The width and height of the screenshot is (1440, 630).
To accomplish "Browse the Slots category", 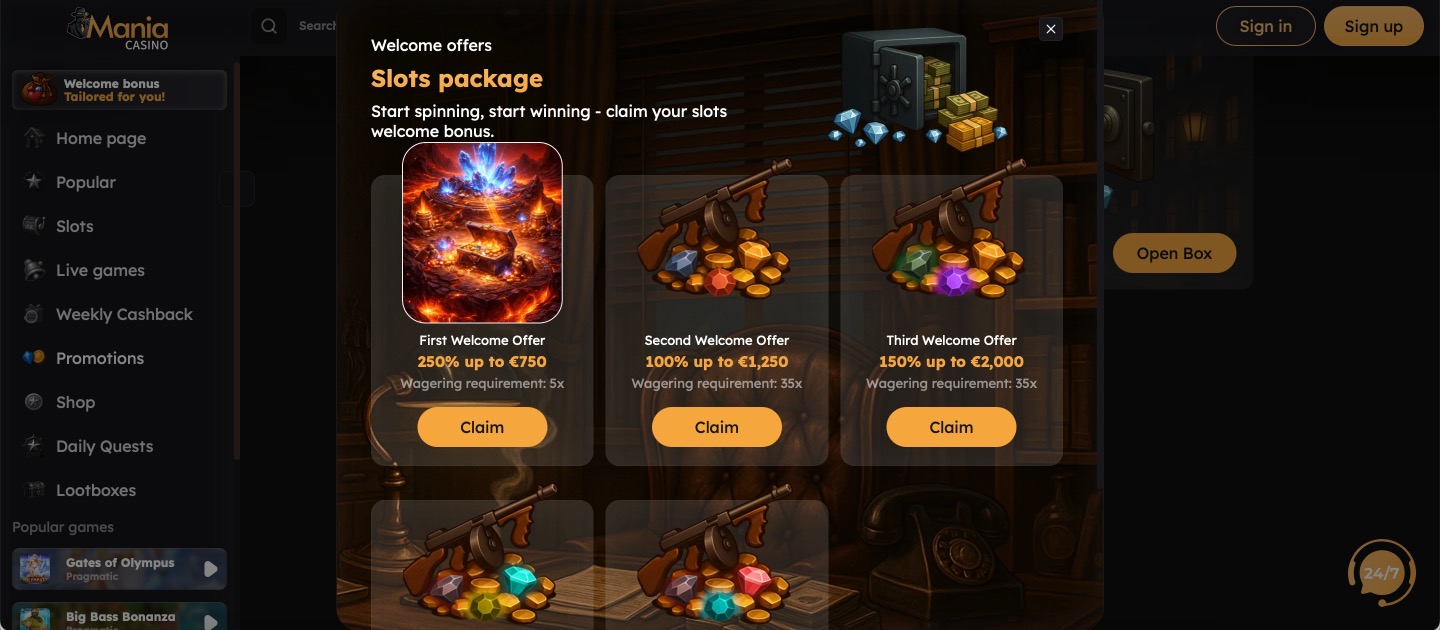I will 74,227.
